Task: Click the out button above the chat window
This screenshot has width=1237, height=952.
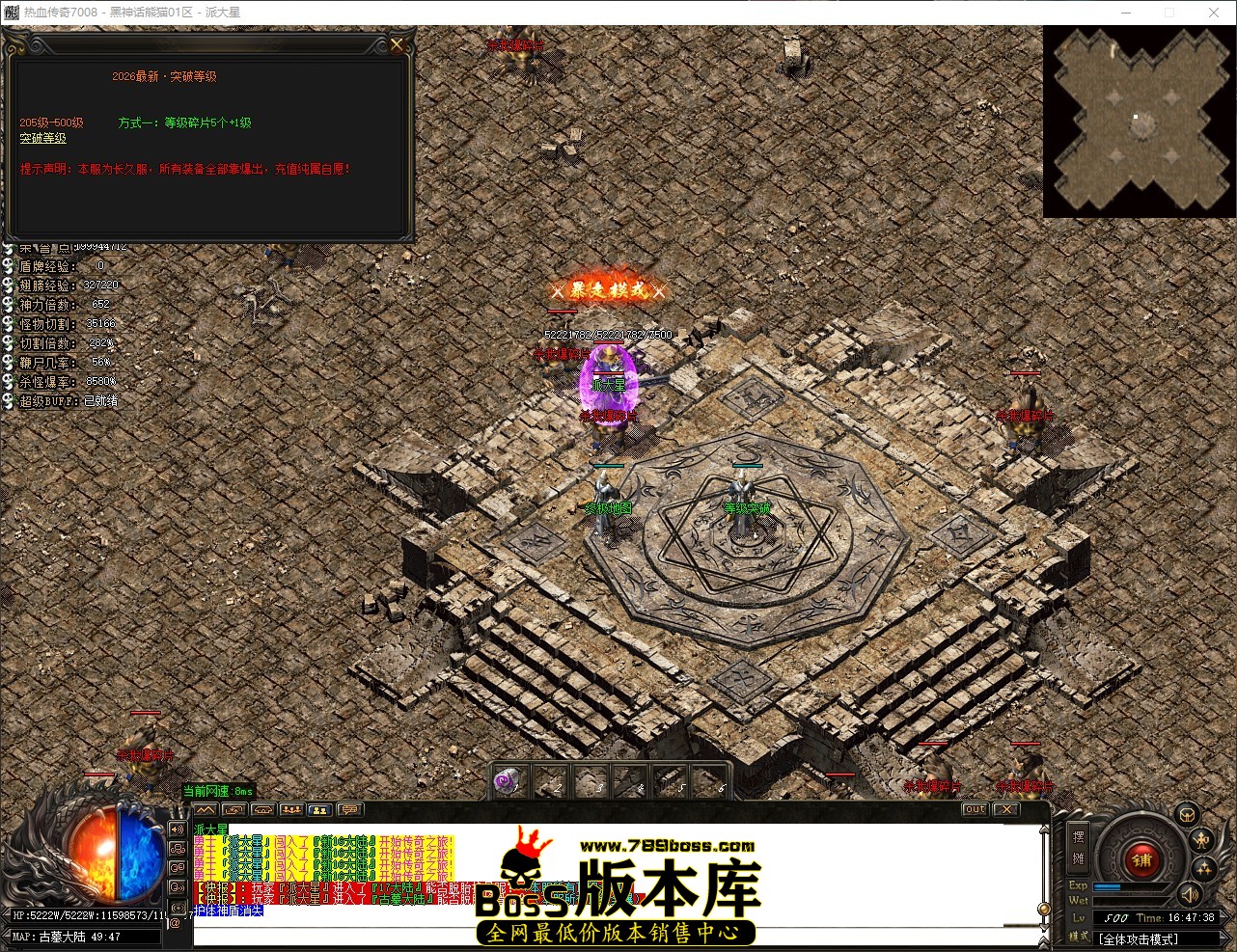Action: 974,810
